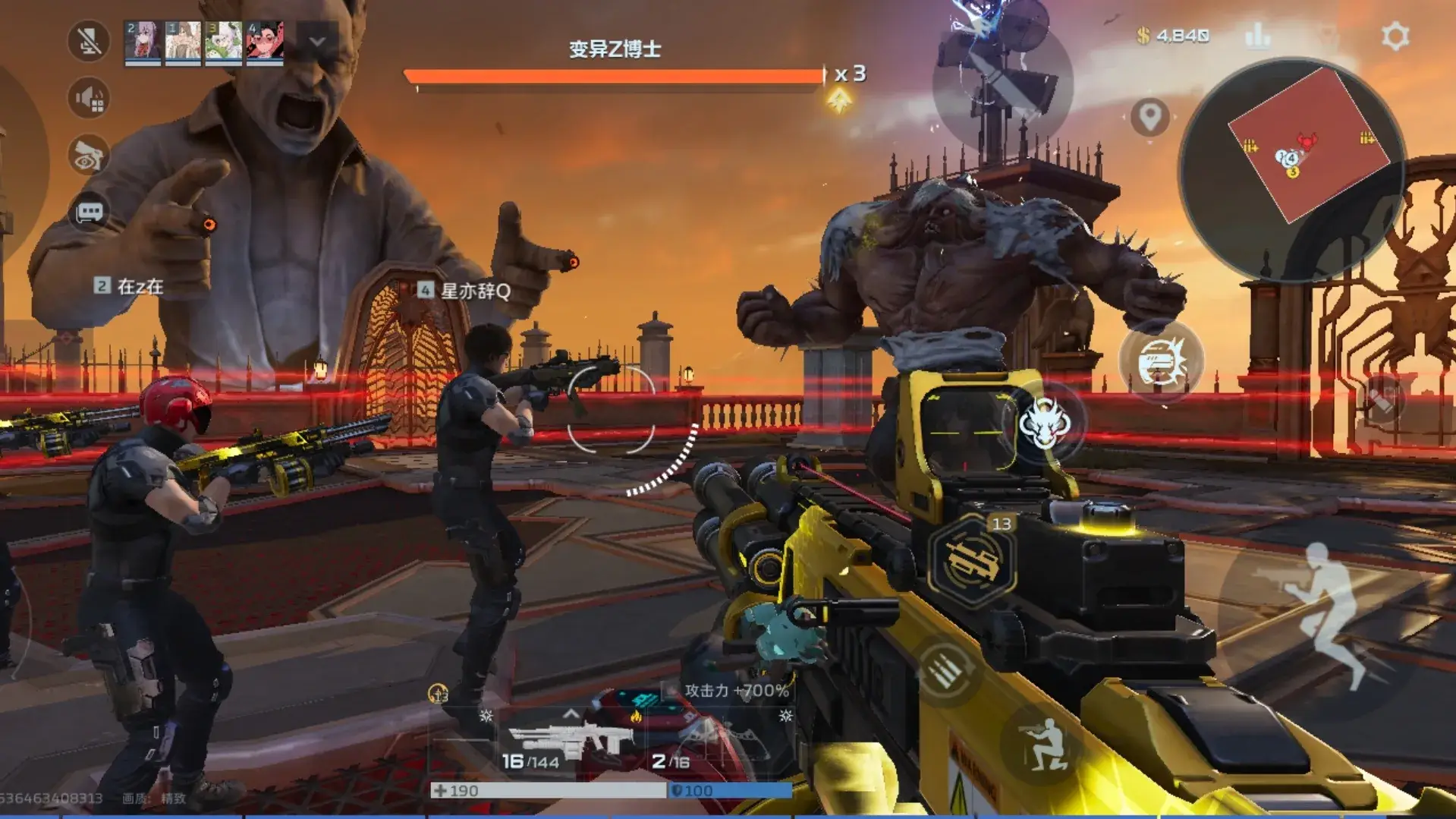
Task: Activate the helmet burst skill button
Action: point(1160,362)
